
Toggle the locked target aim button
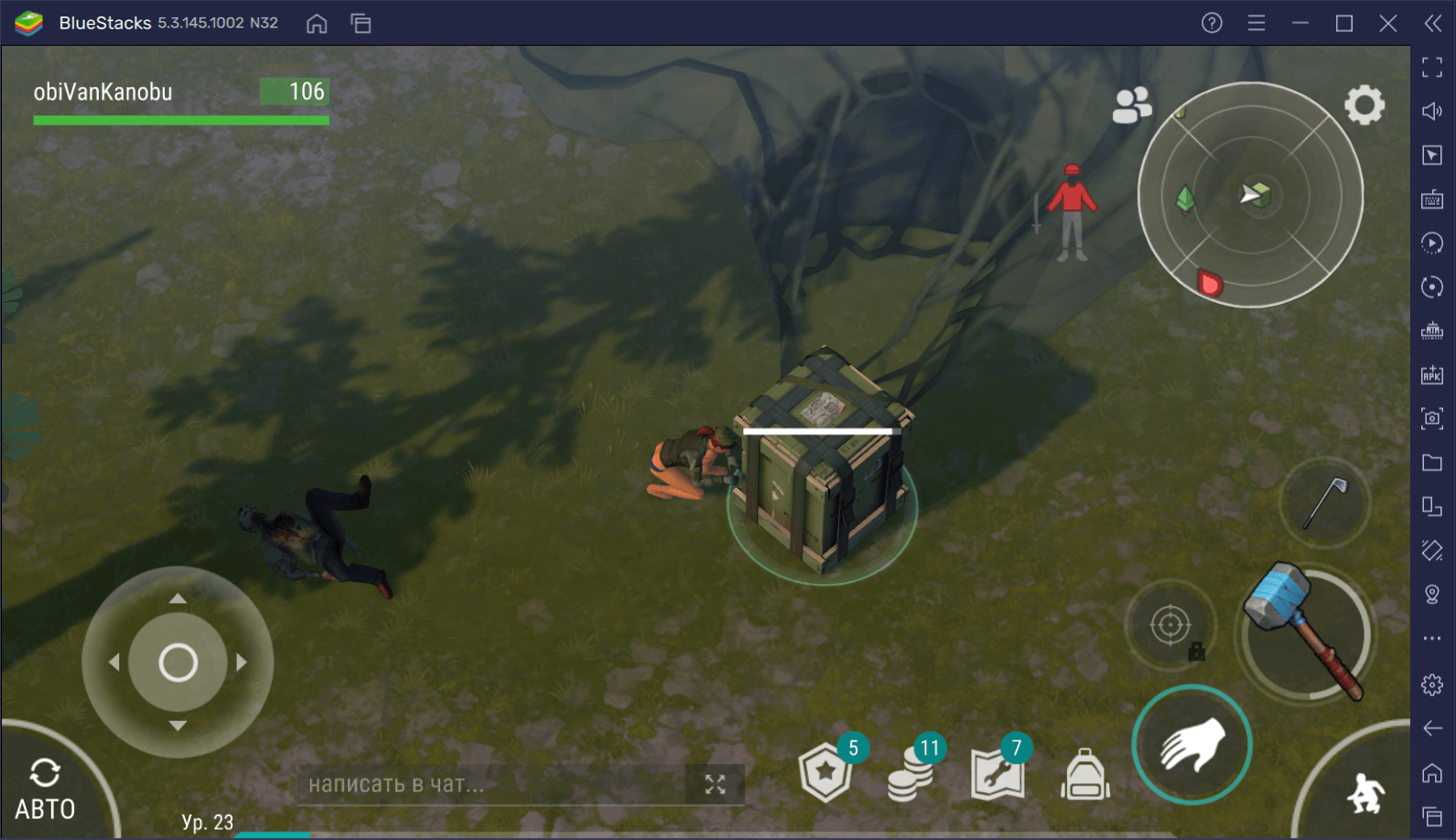coord(1170,627)
